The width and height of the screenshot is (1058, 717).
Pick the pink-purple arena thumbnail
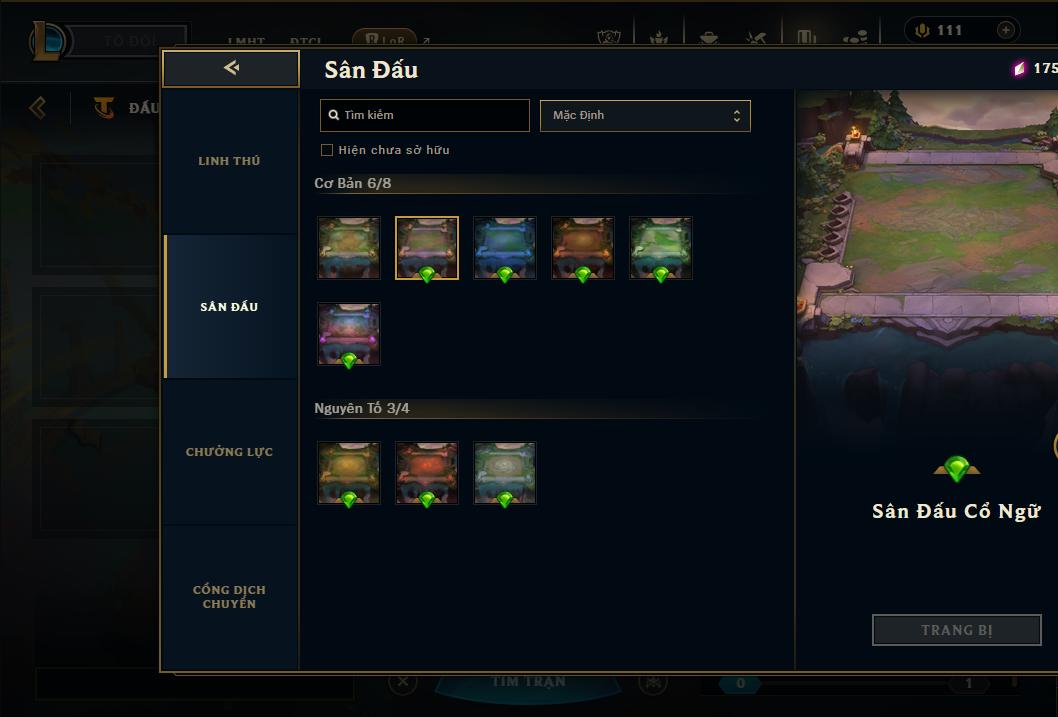(349, 335)
